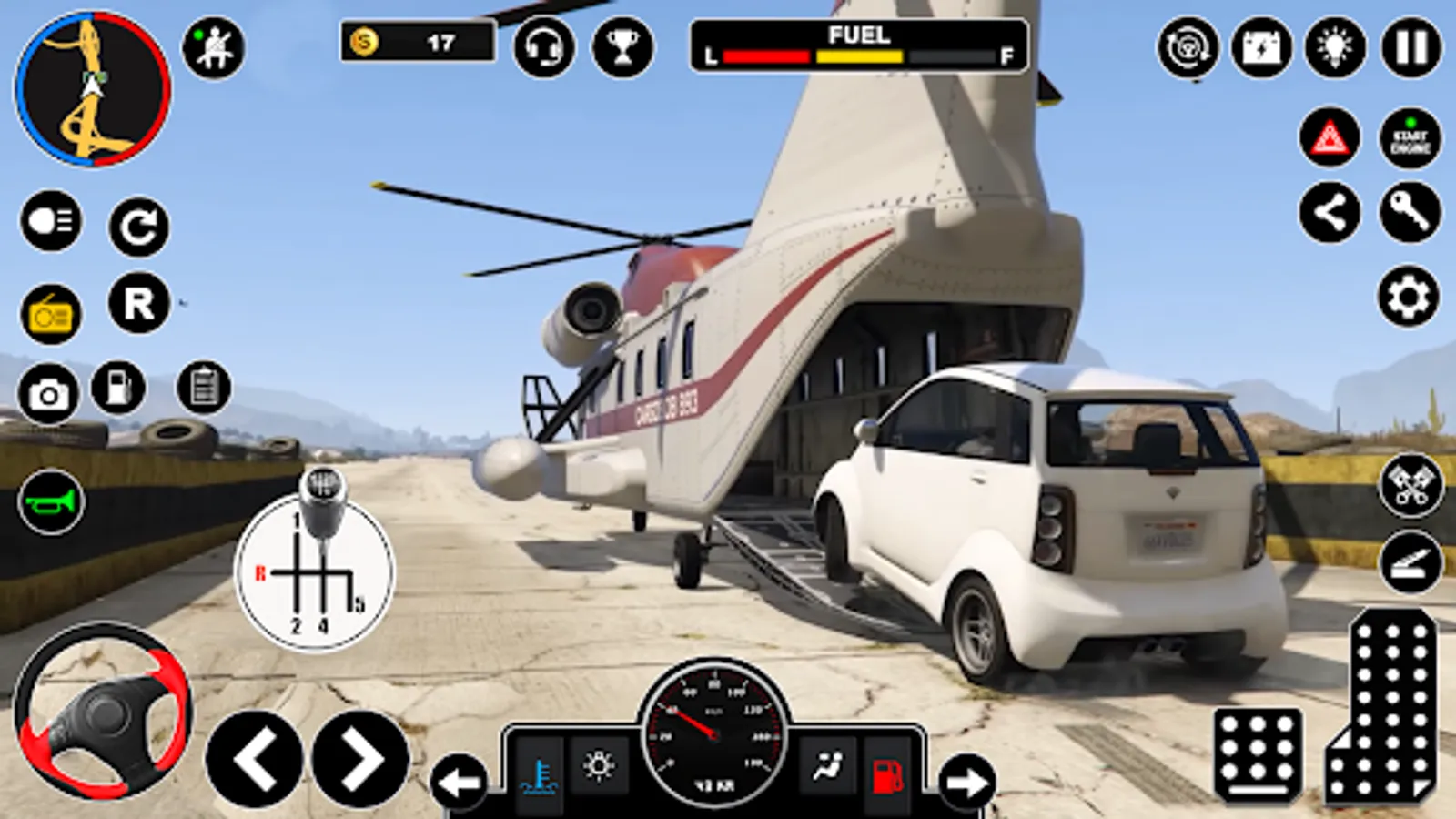The width and height of the screenshot is (1456, 819).
Task: Open settings with the gear icon
Action: pyautogui.click(x=1408, y=296)
